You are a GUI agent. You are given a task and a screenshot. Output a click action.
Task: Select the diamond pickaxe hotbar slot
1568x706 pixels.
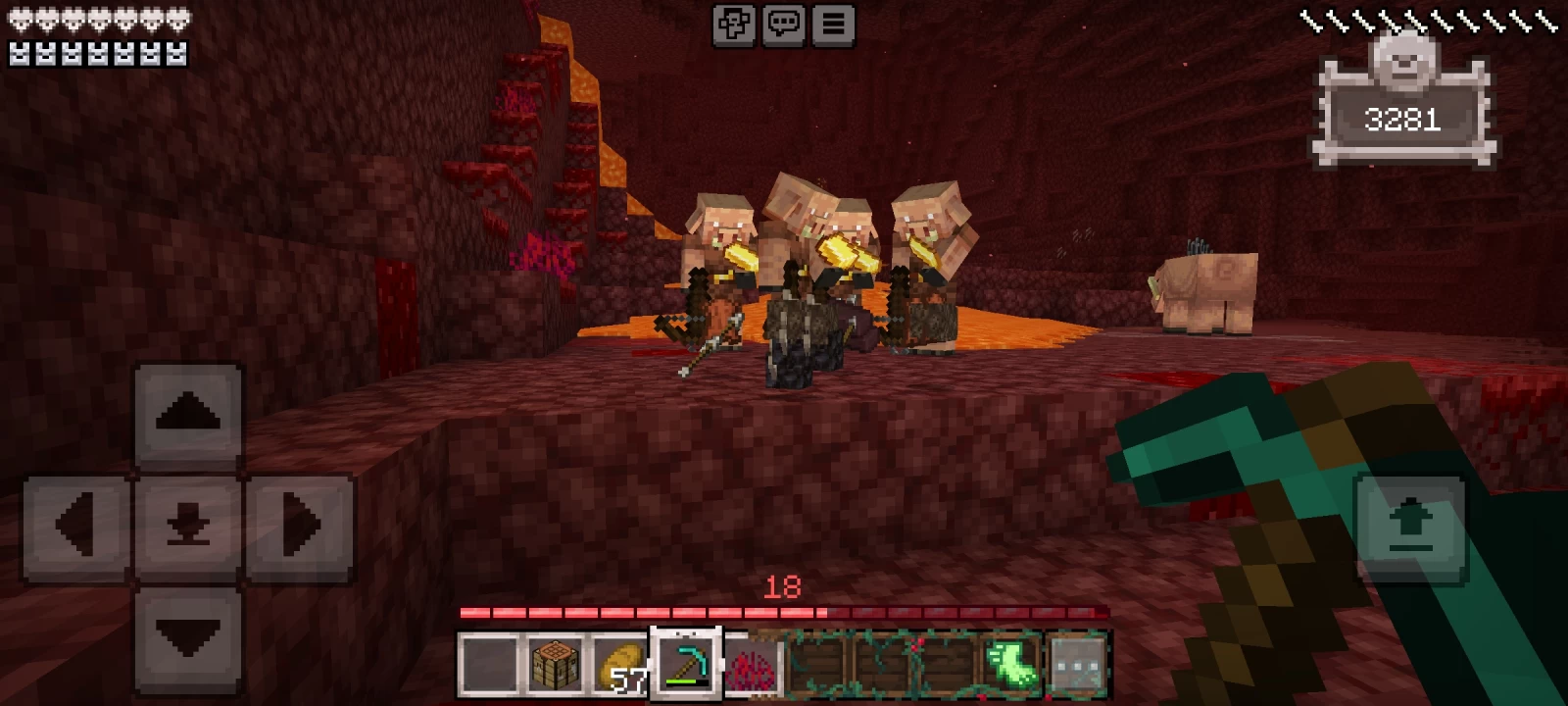(686, 664)
